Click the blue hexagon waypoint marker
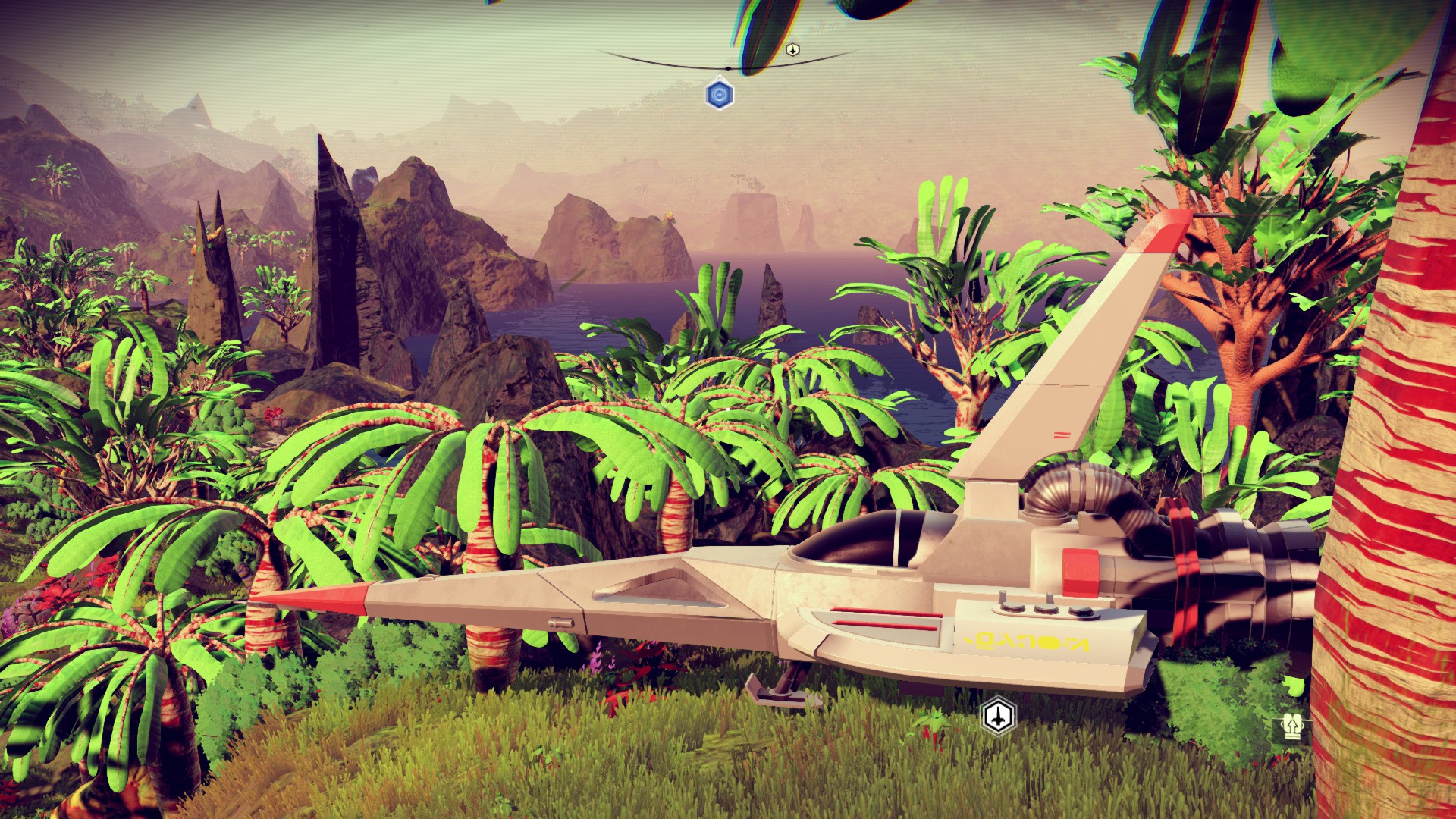Image resolution: width=1456 pixels, height=819 pixels. click(719, 95)
